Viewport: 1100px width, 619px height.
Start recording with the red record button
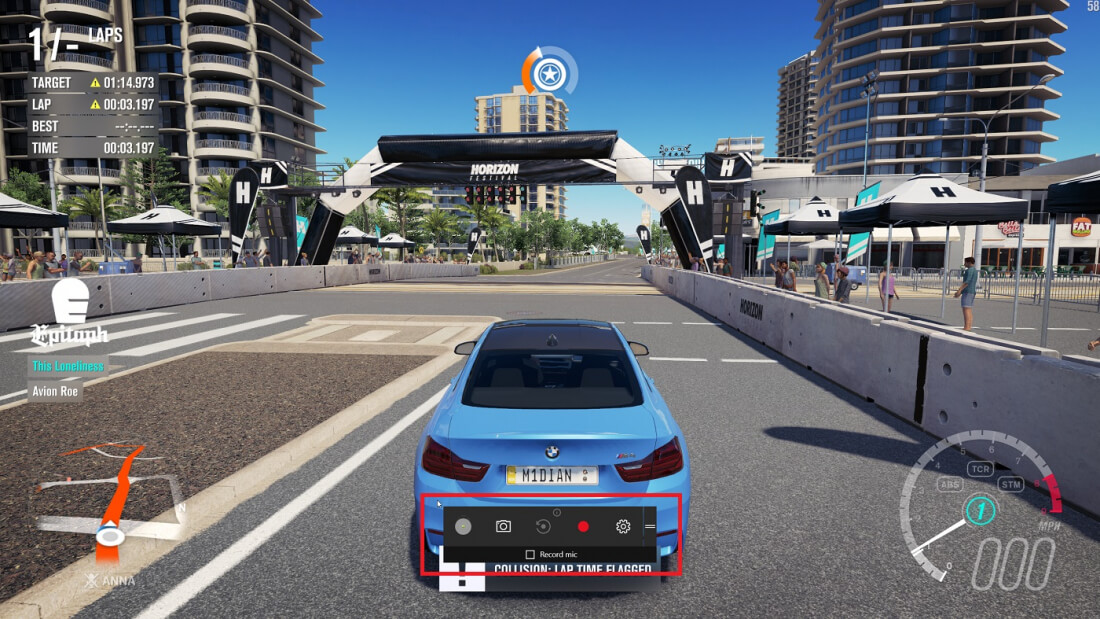(x=583, y=526)
